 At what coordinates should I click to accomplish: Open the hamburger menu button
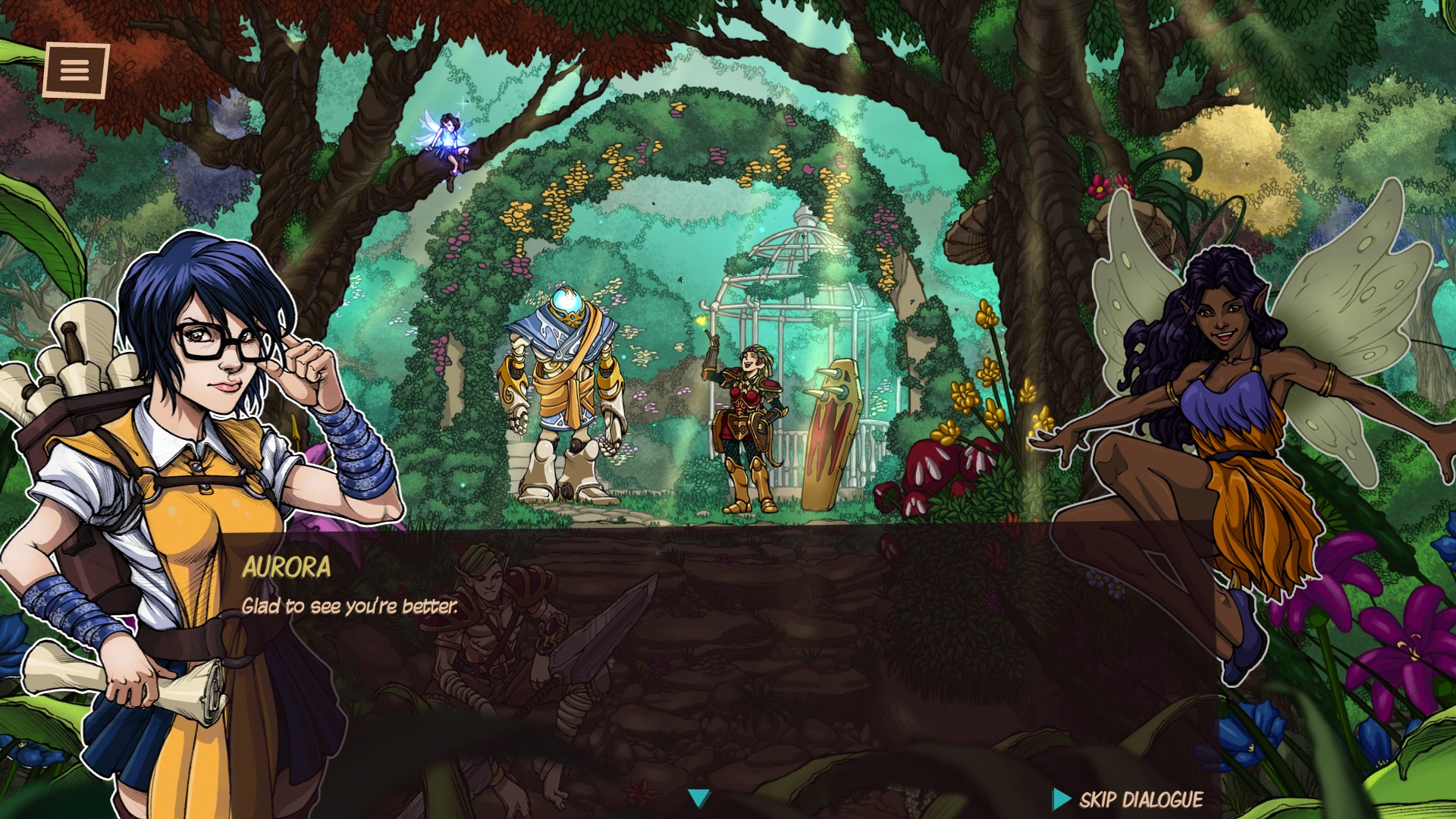click(76, 71)
